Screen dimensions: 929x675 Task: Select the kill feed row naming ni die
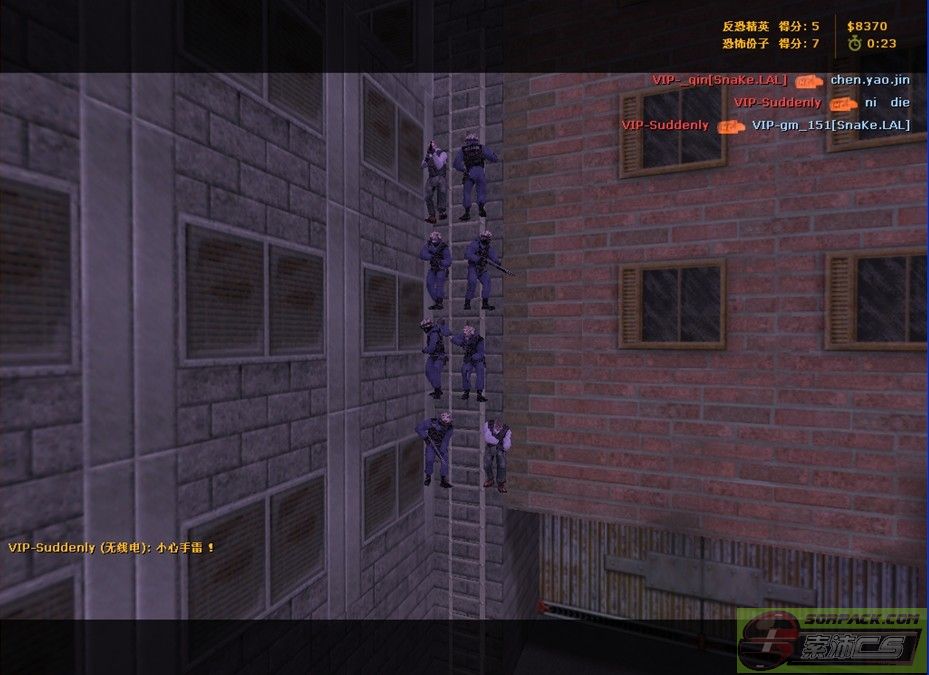pos(821,102)
